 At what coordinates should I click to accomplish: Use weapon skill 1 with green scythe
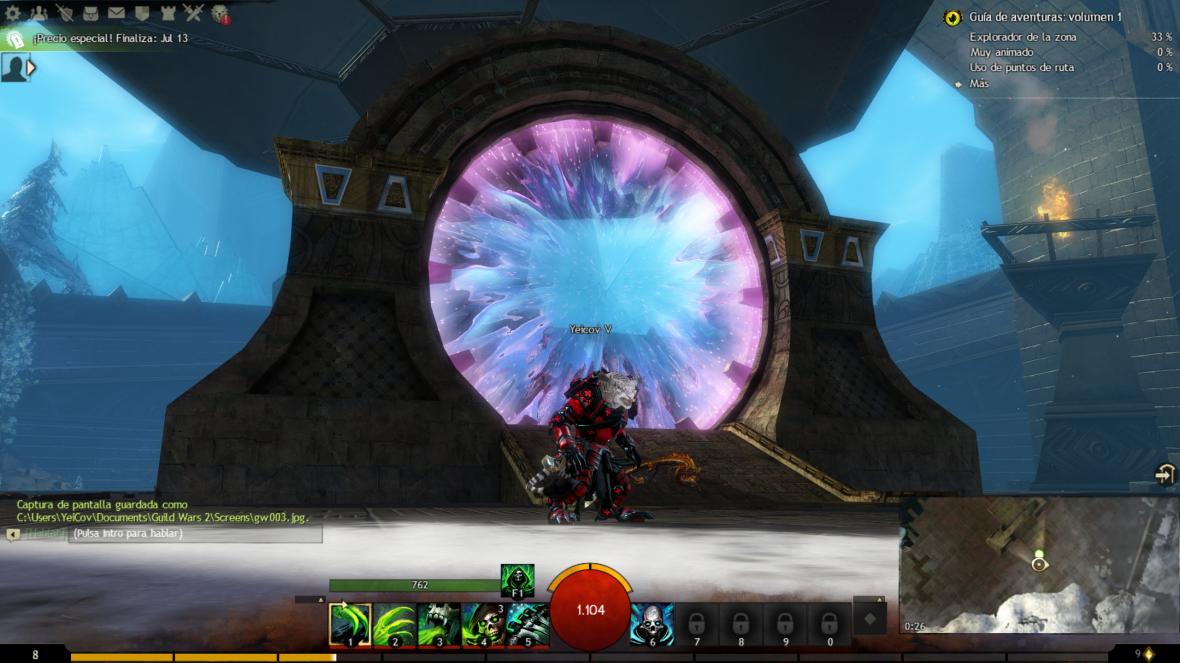click(x=350, y=624)
